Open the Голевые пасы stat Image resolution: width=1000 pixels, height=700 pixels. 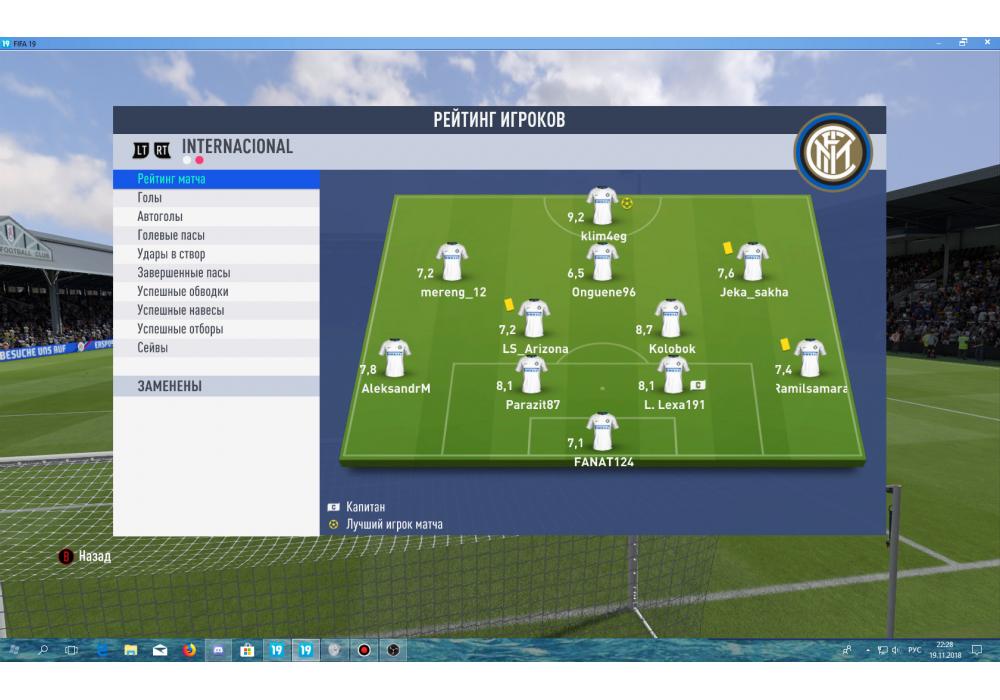coord(171,236)
